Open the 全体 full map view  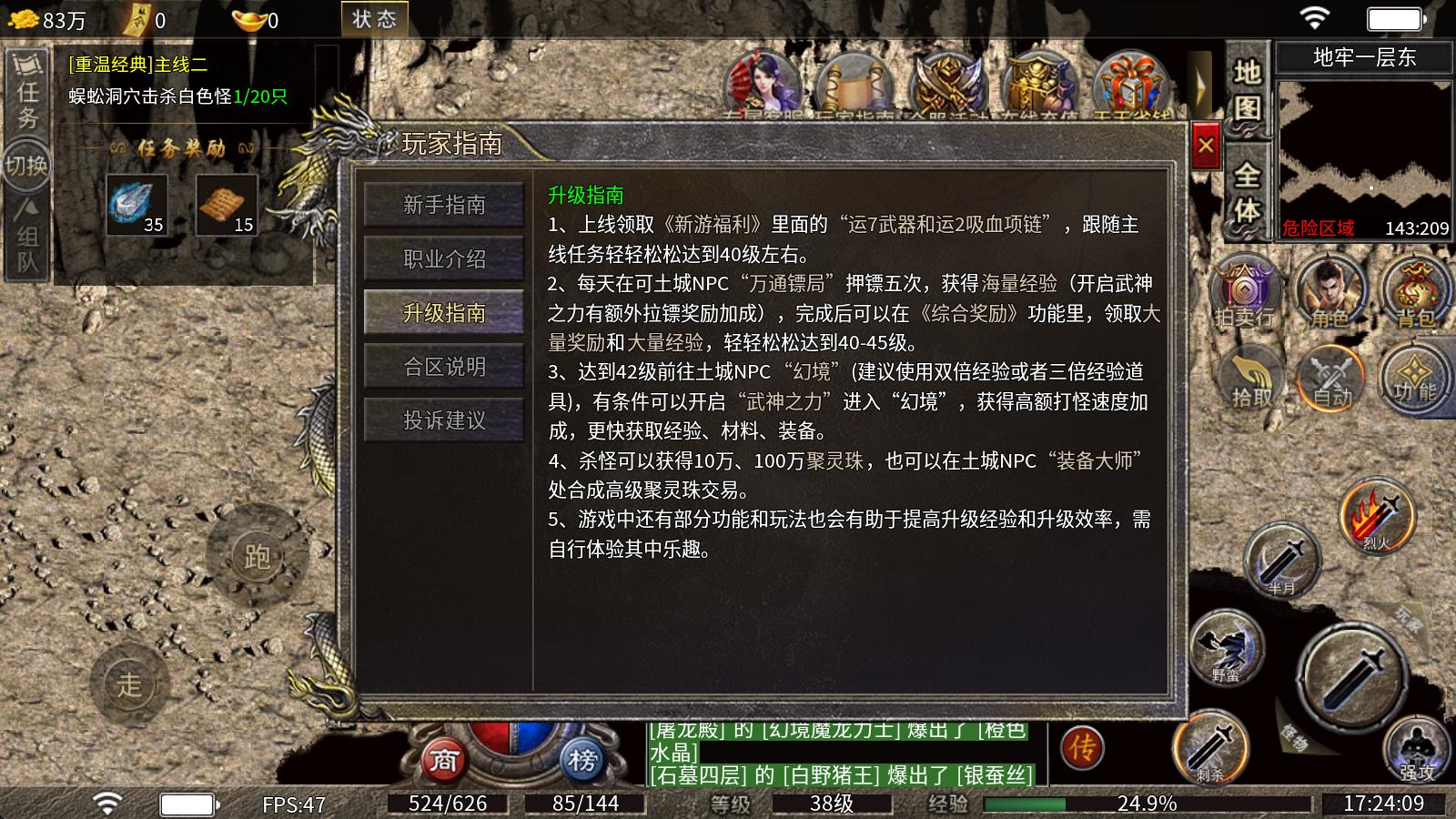(1247, 191)
